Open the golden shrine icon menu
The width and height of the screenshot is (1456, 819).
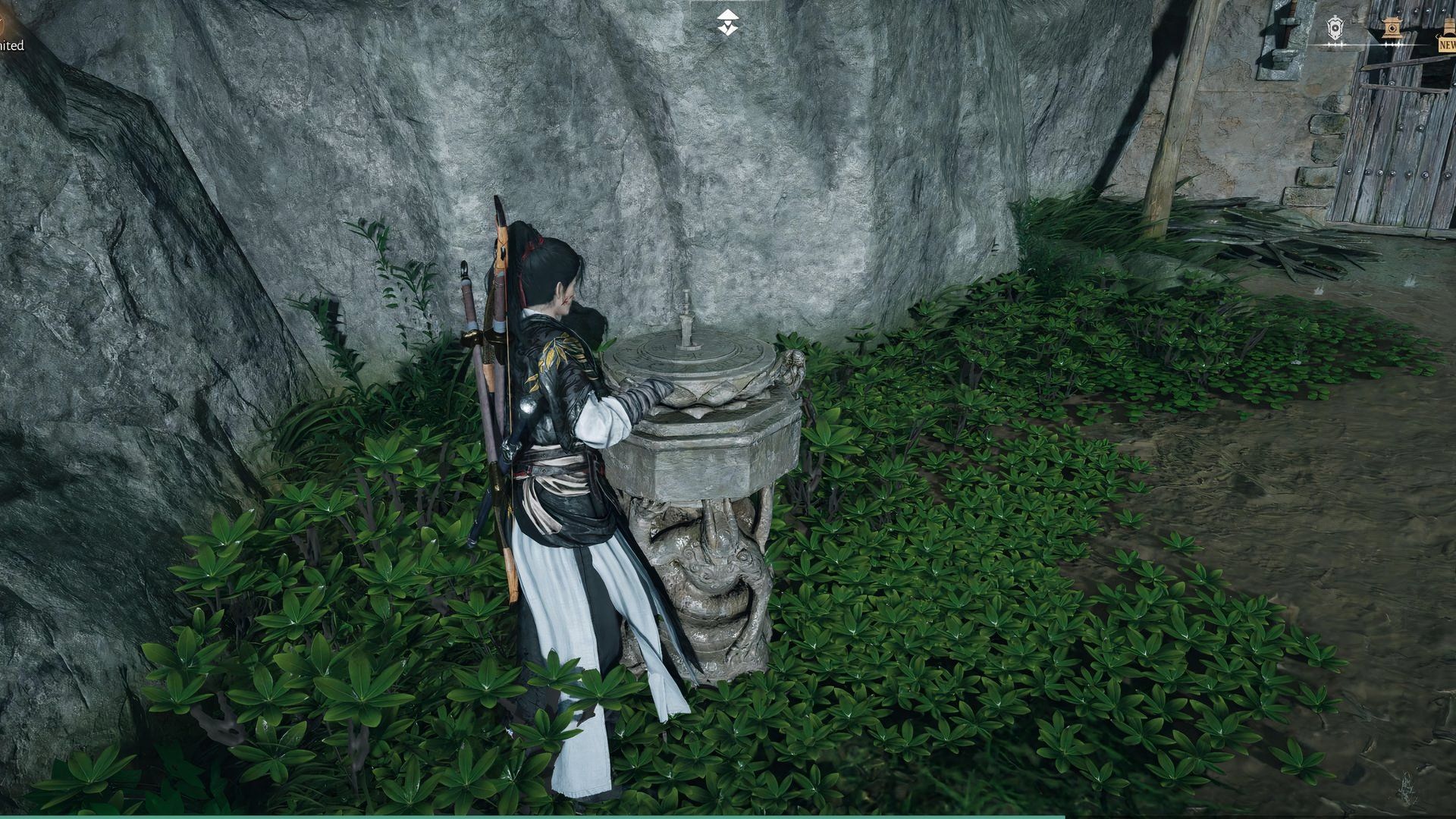1390,29
